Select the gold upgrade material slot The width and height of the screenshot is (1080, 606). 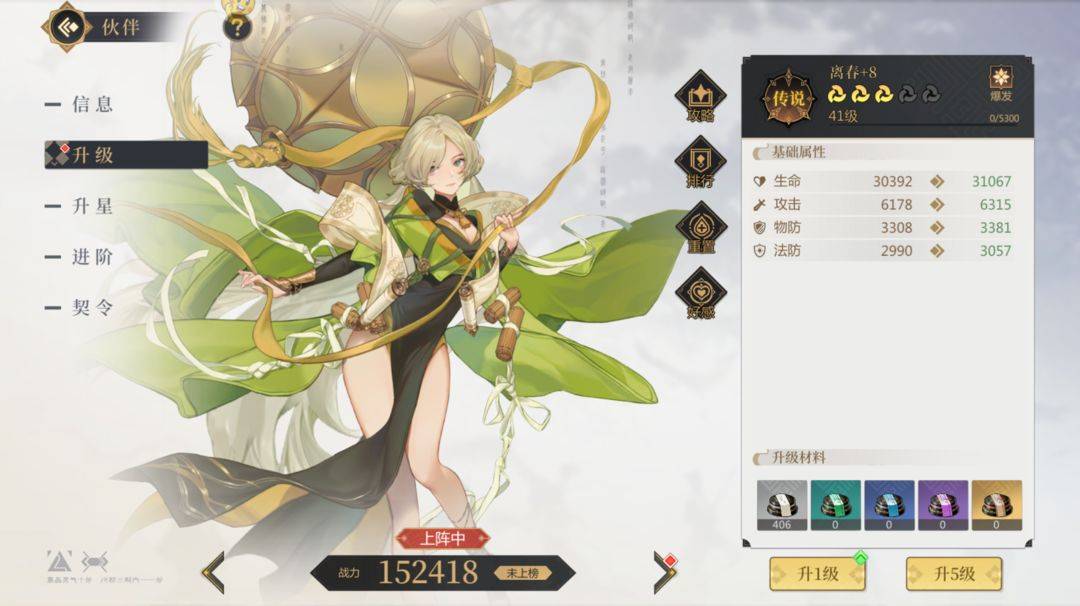(x=997, y=505)
